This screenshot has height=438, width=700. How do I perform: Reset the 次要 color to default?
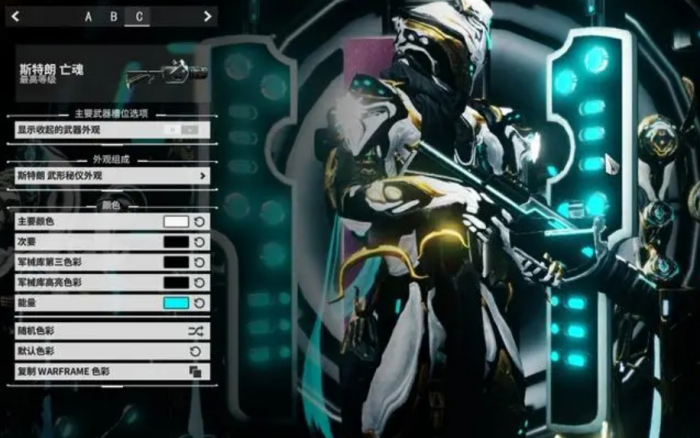click(x=199, y=242)
